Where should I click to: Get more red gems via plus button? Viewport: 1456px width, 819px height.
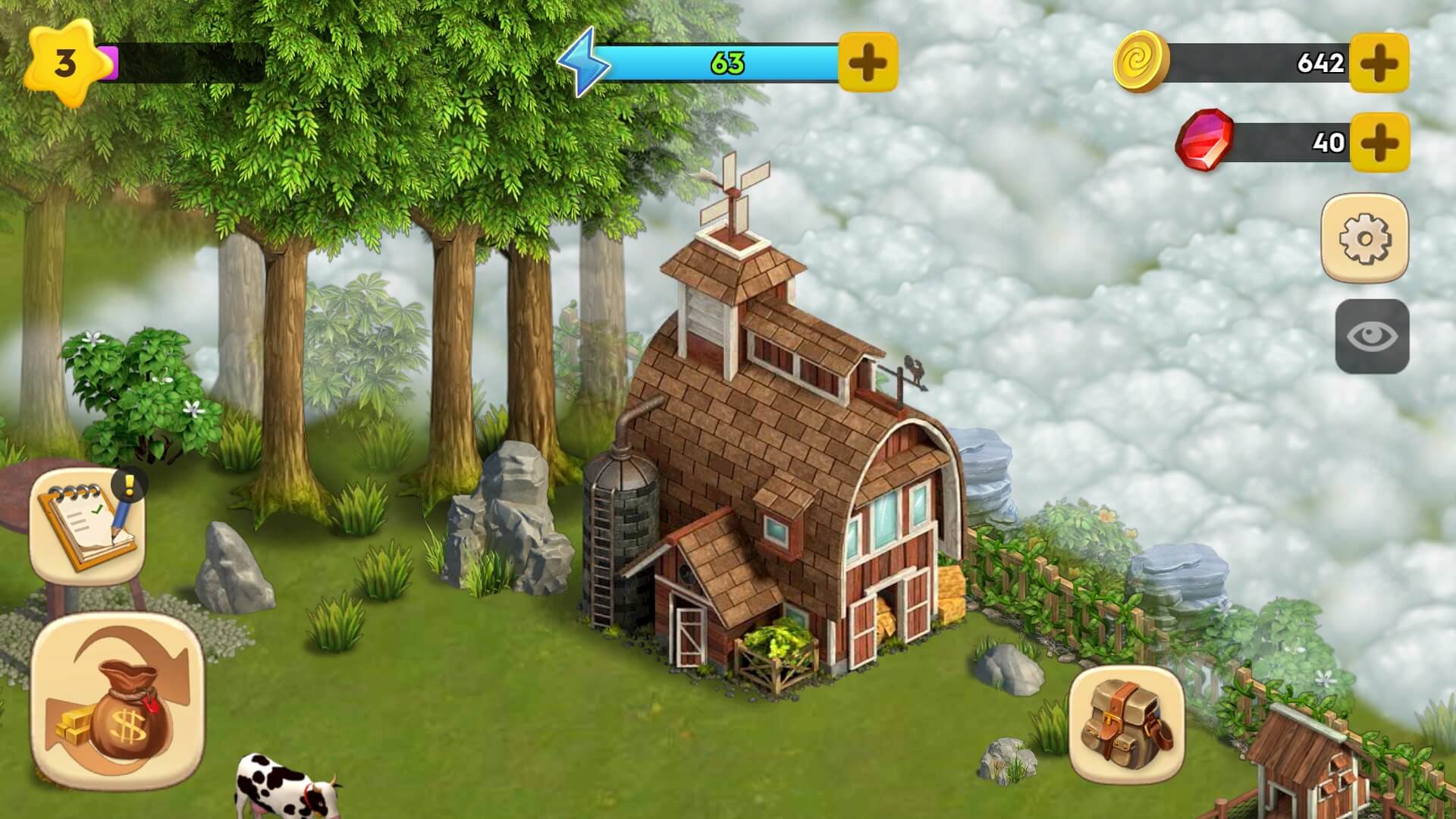click(x=1379, y=142)
